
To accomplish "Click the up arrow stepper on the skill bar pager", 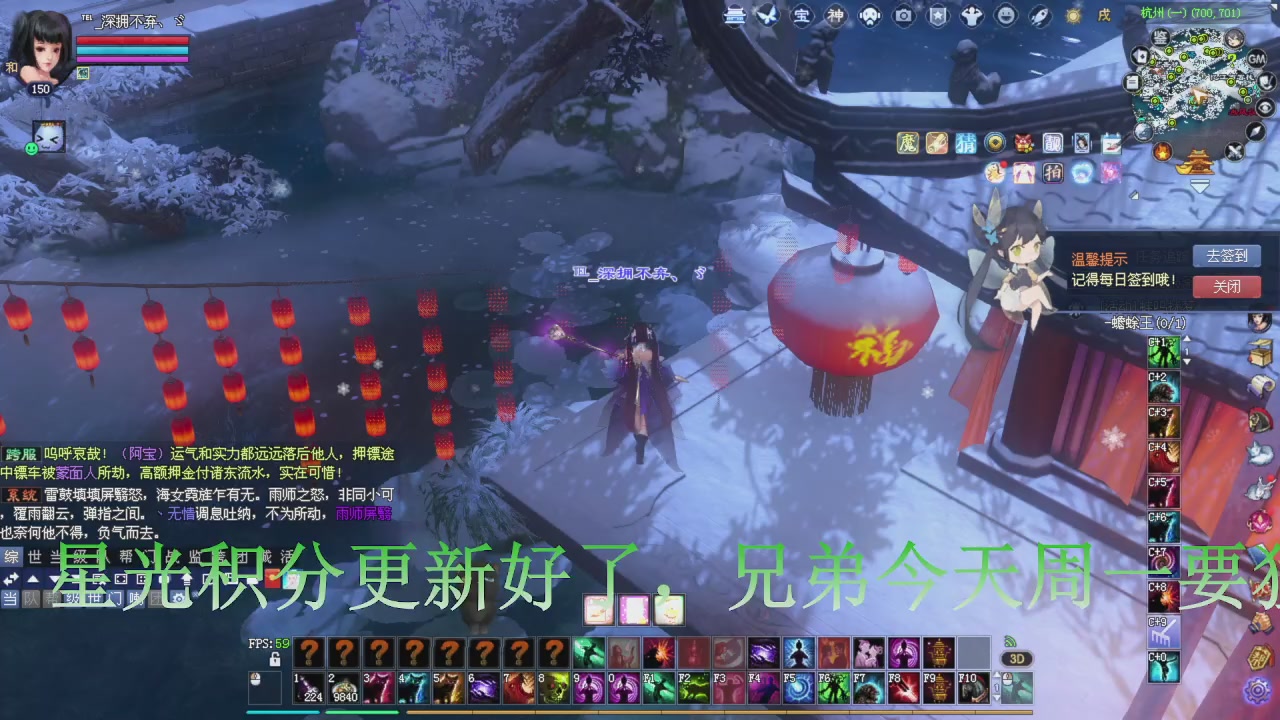I will click(x=997, y=674).
